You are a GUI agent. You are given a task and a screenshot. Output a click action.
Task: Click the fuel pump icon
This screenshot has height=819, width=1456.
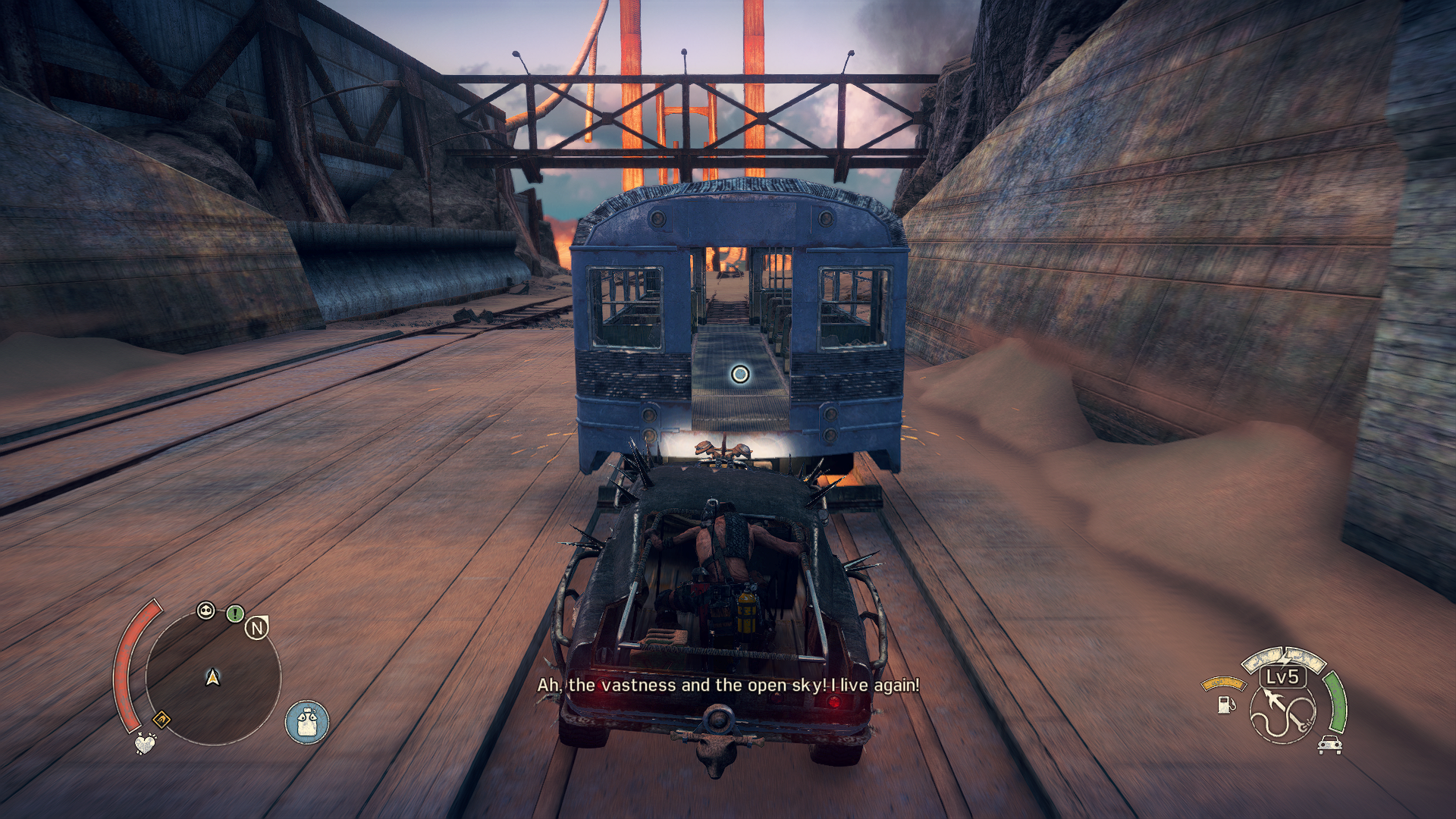pos(1225,704)
